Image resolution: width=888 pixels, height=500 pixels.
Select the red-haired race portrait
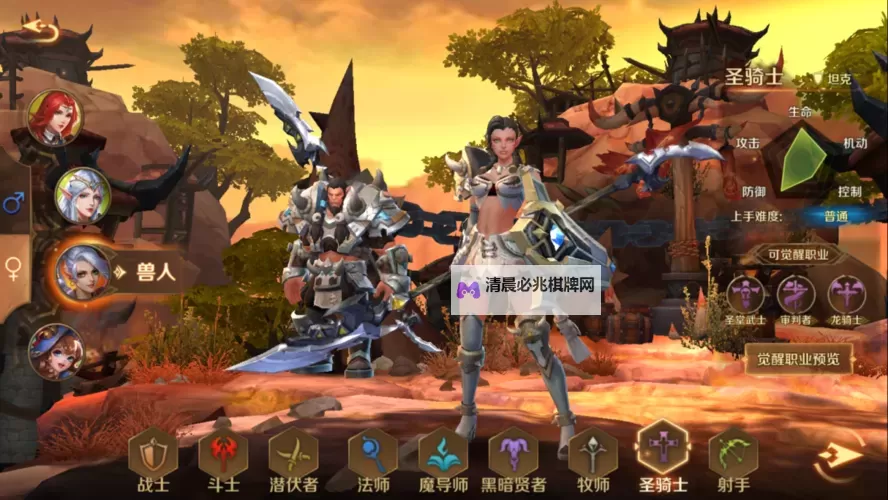click(54, 117)
